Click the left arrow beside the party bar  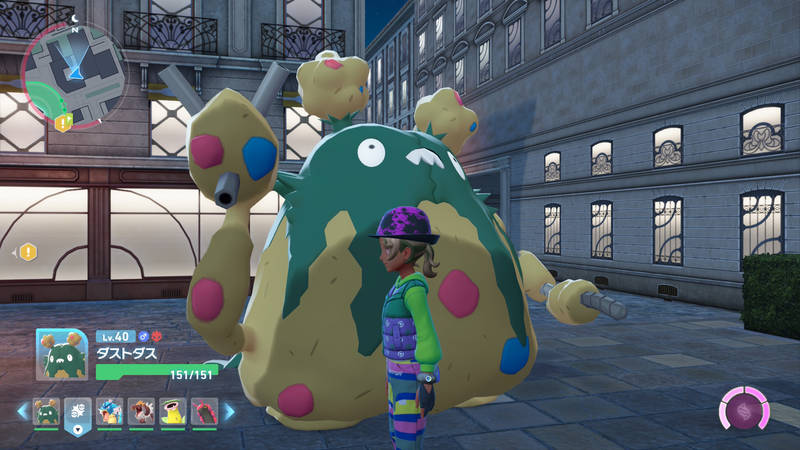pos(21,411)
